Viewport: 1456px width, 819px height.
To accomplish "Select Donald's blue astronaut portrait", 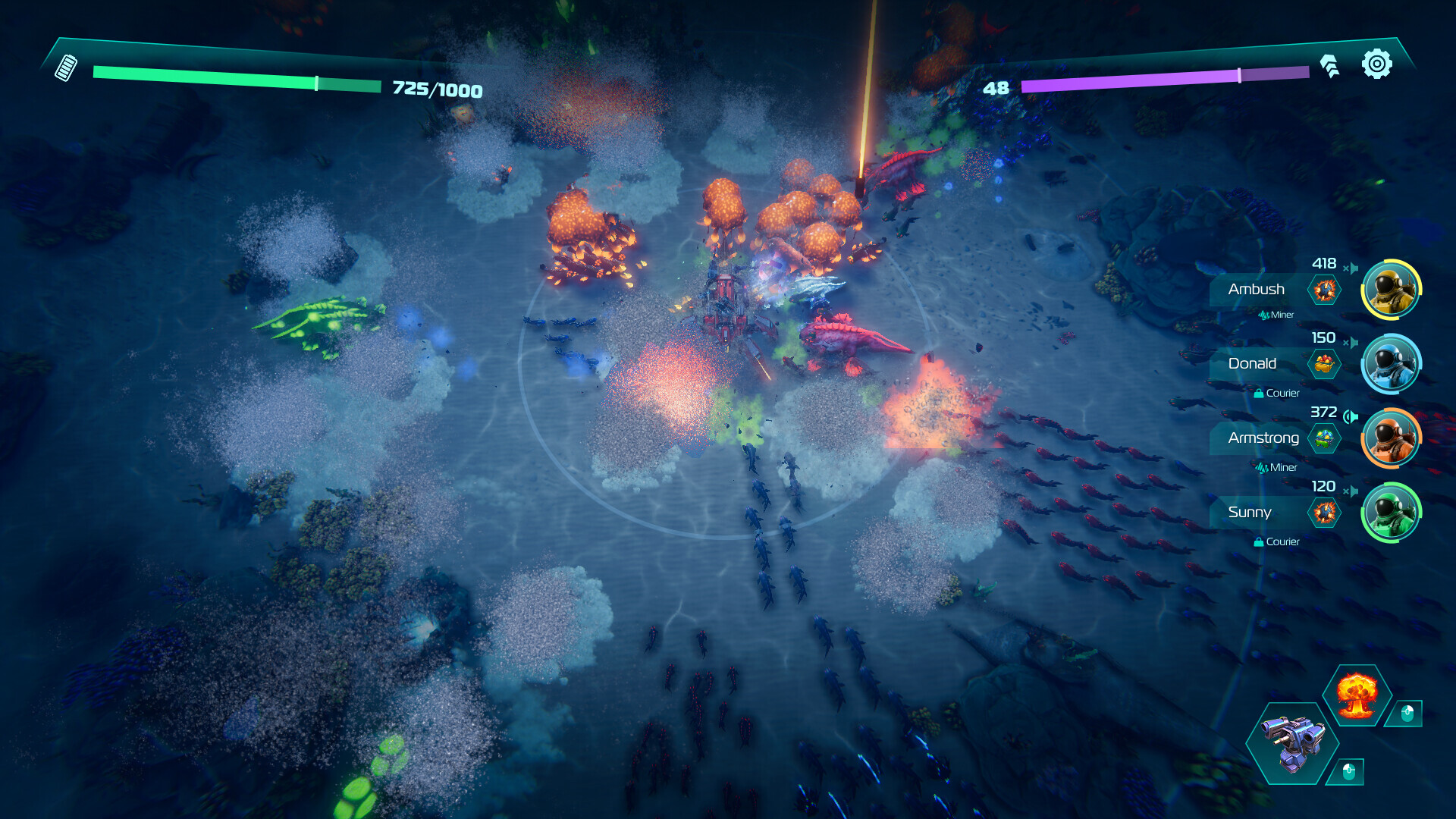I will 1391,364.
